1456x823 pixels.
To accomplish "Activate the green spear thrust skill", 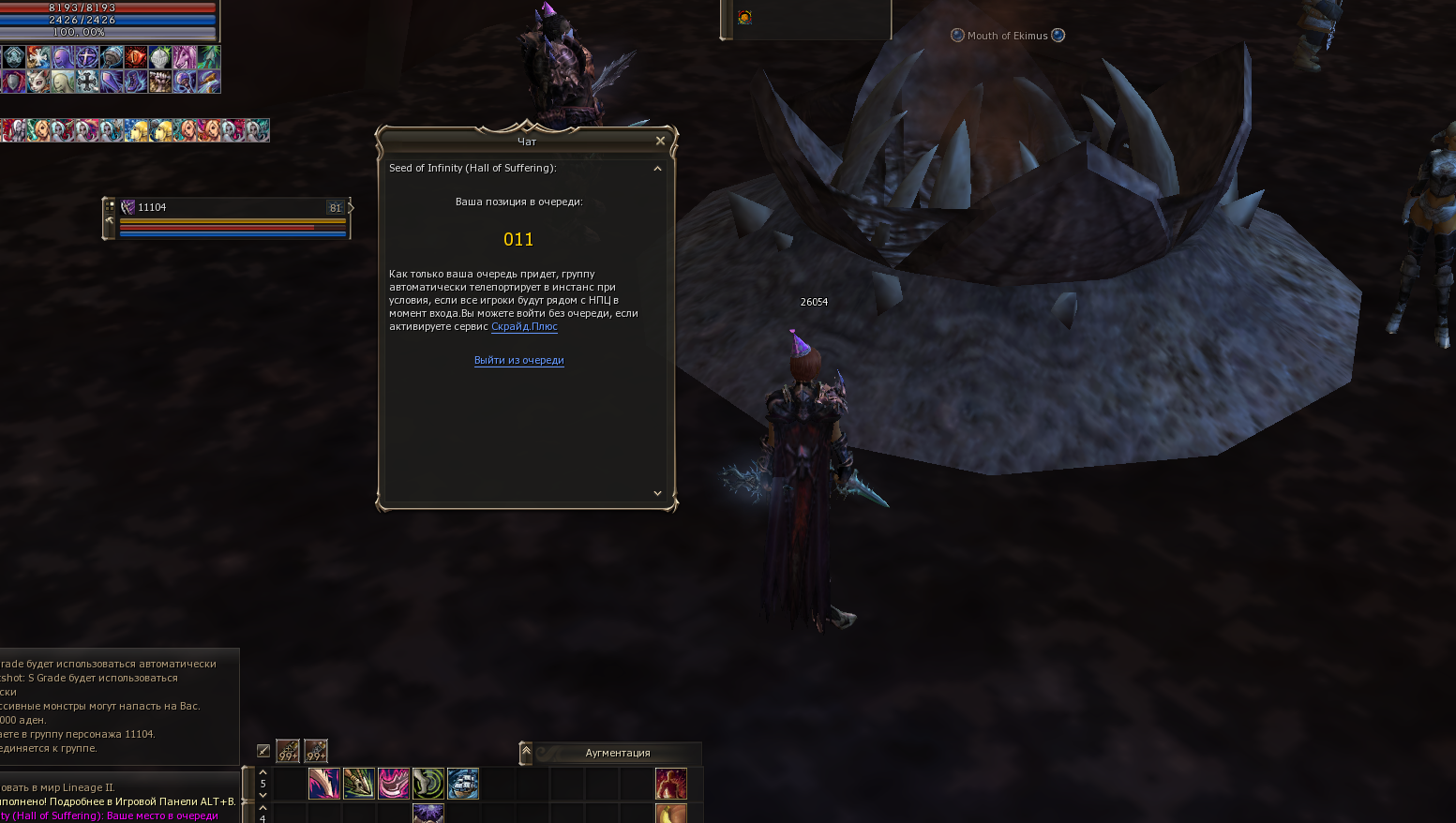I will click(359, 784).
